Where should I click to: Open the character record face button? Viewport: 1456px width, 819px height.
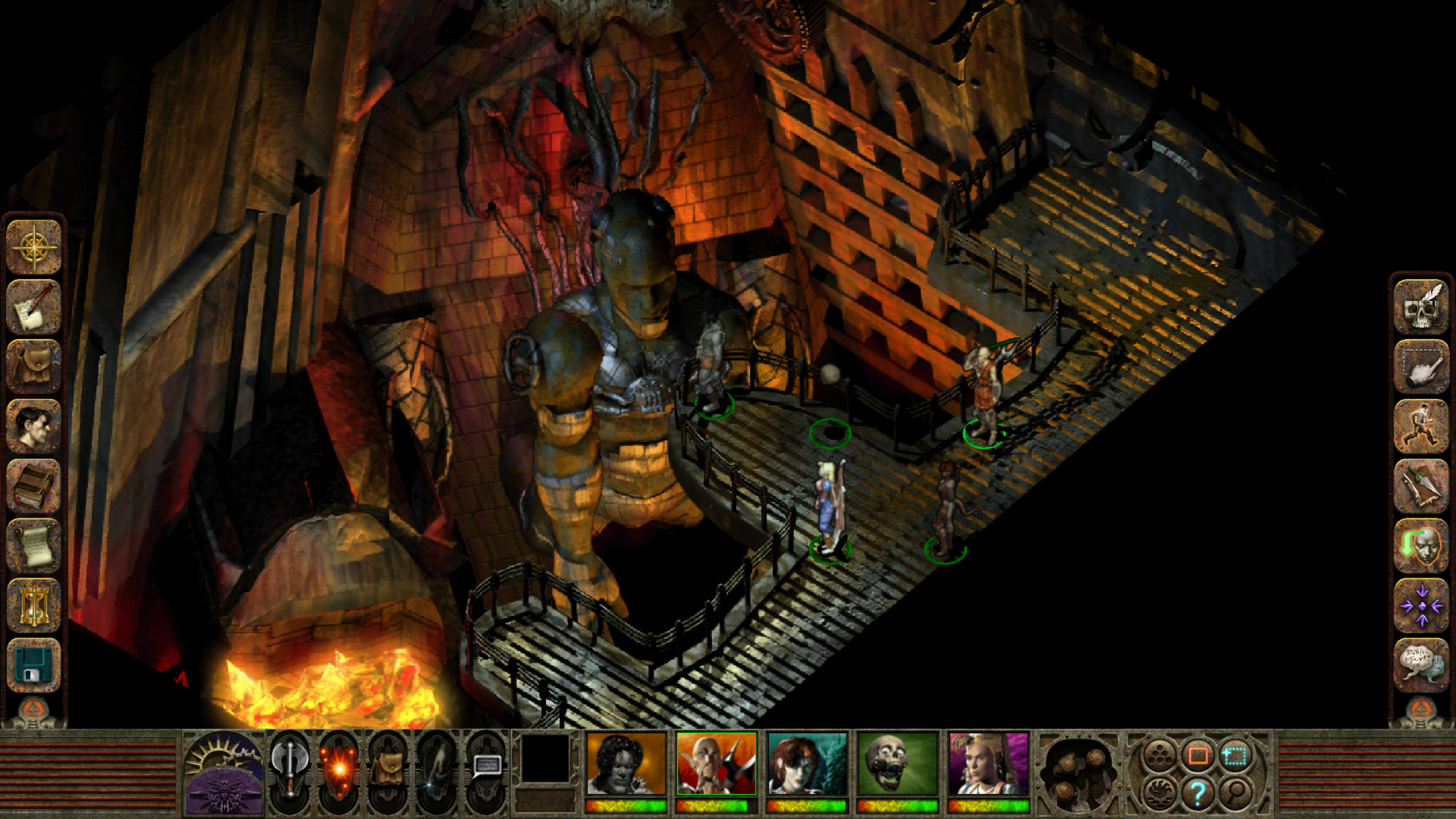(x=33, y=426)
